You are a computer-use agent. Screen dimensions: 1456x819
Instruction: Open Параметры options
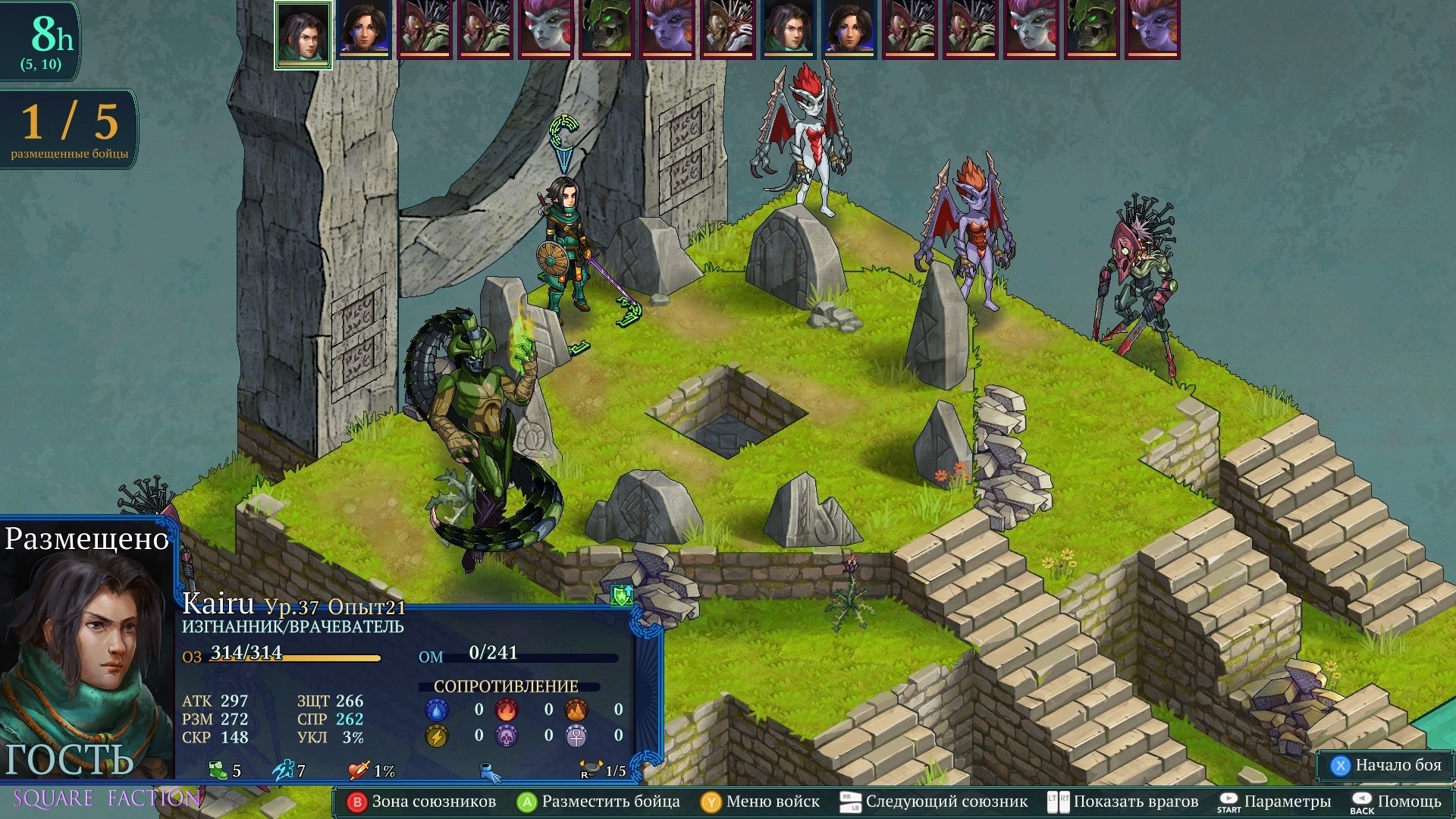tap(1275, 802)
